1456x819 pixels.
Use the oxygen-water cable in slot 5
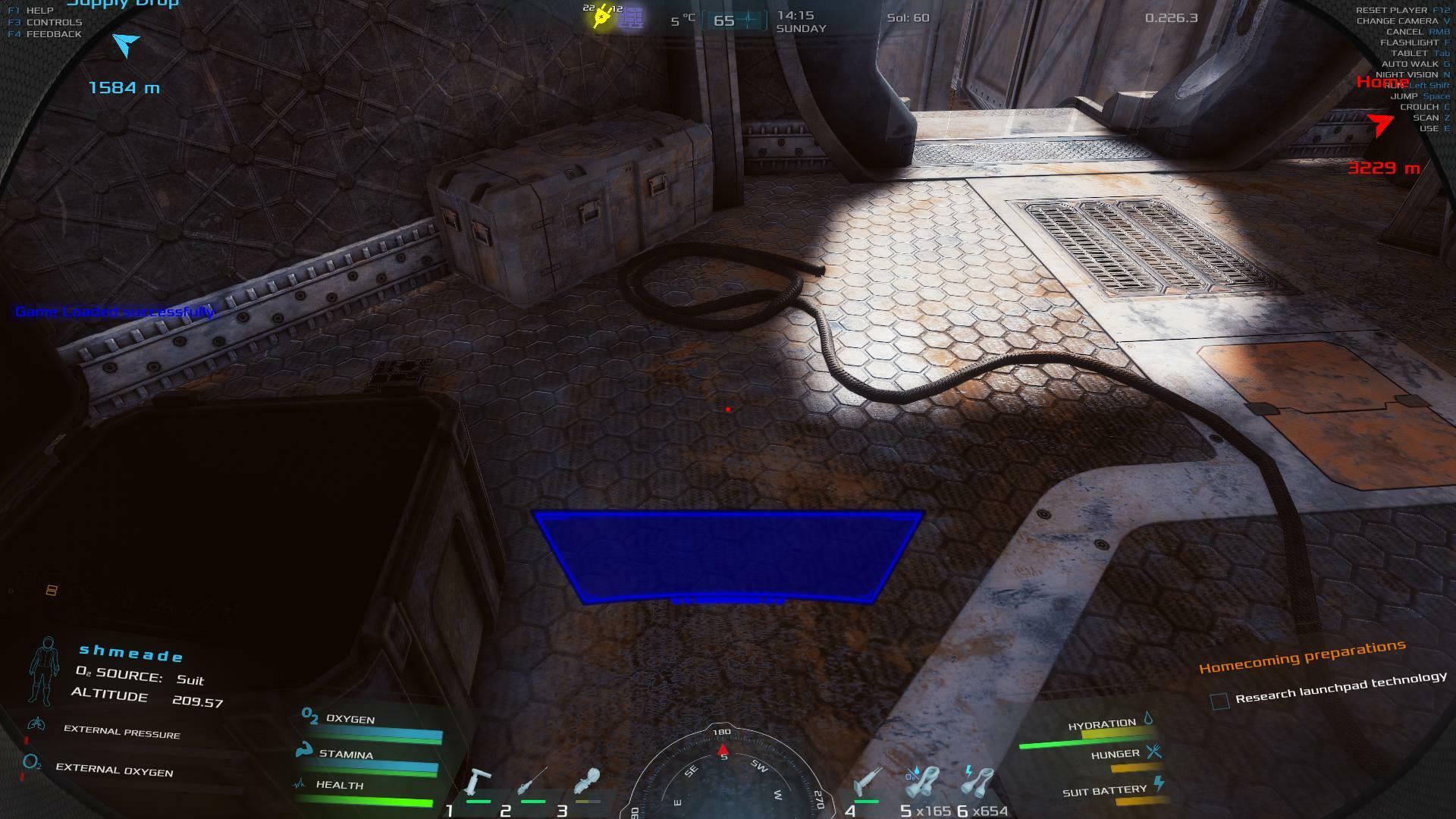922,784
